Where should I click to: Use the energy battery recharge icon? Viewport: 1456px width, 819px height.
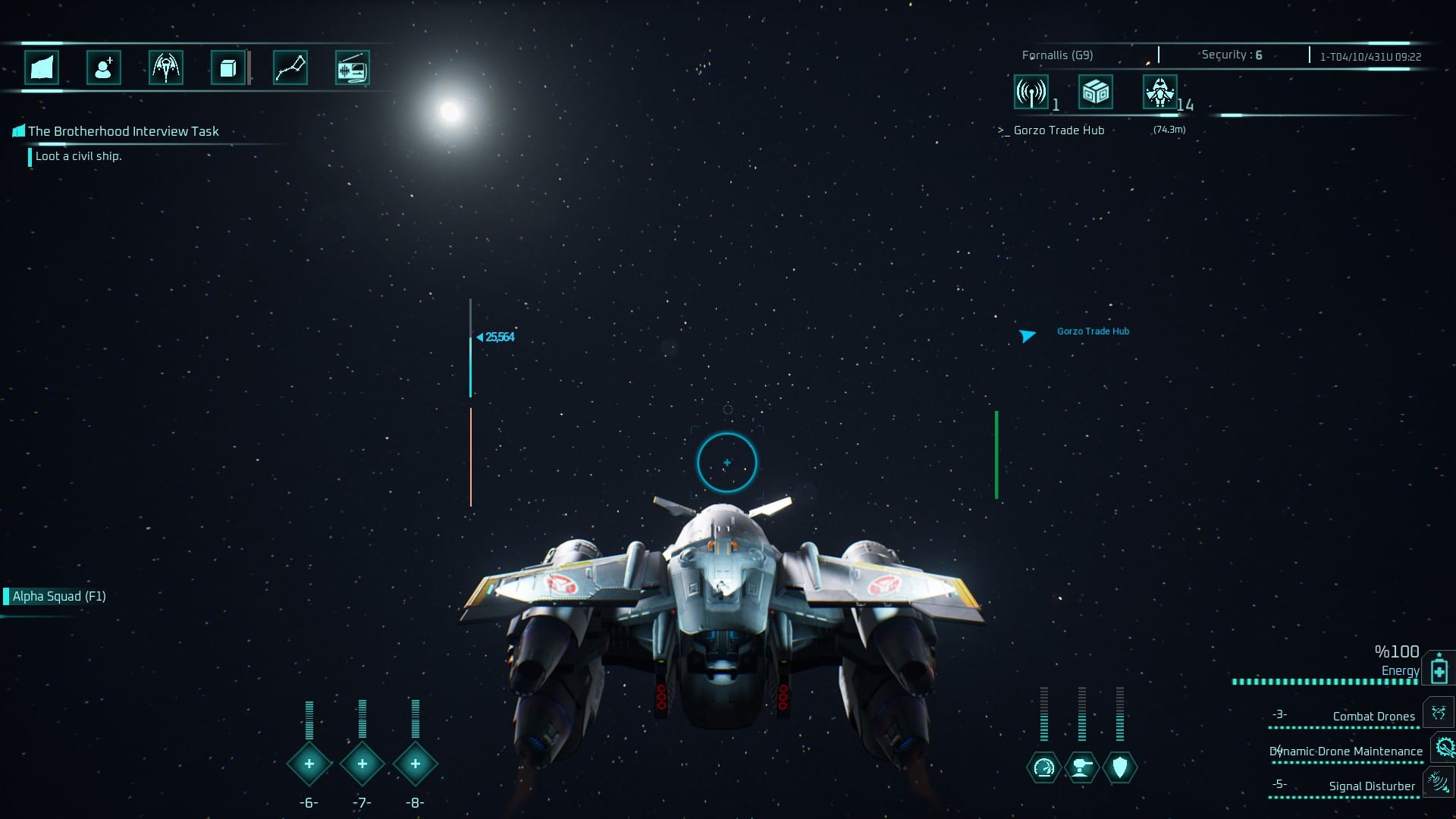pyautogui.click(x=1439, y=670)
